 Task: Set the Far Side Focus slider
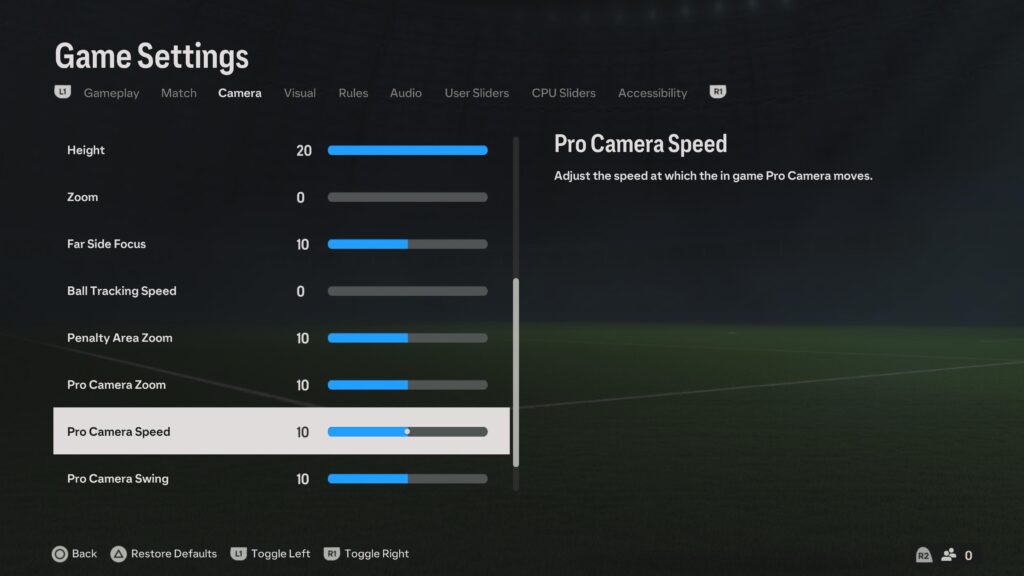(407, 244)
